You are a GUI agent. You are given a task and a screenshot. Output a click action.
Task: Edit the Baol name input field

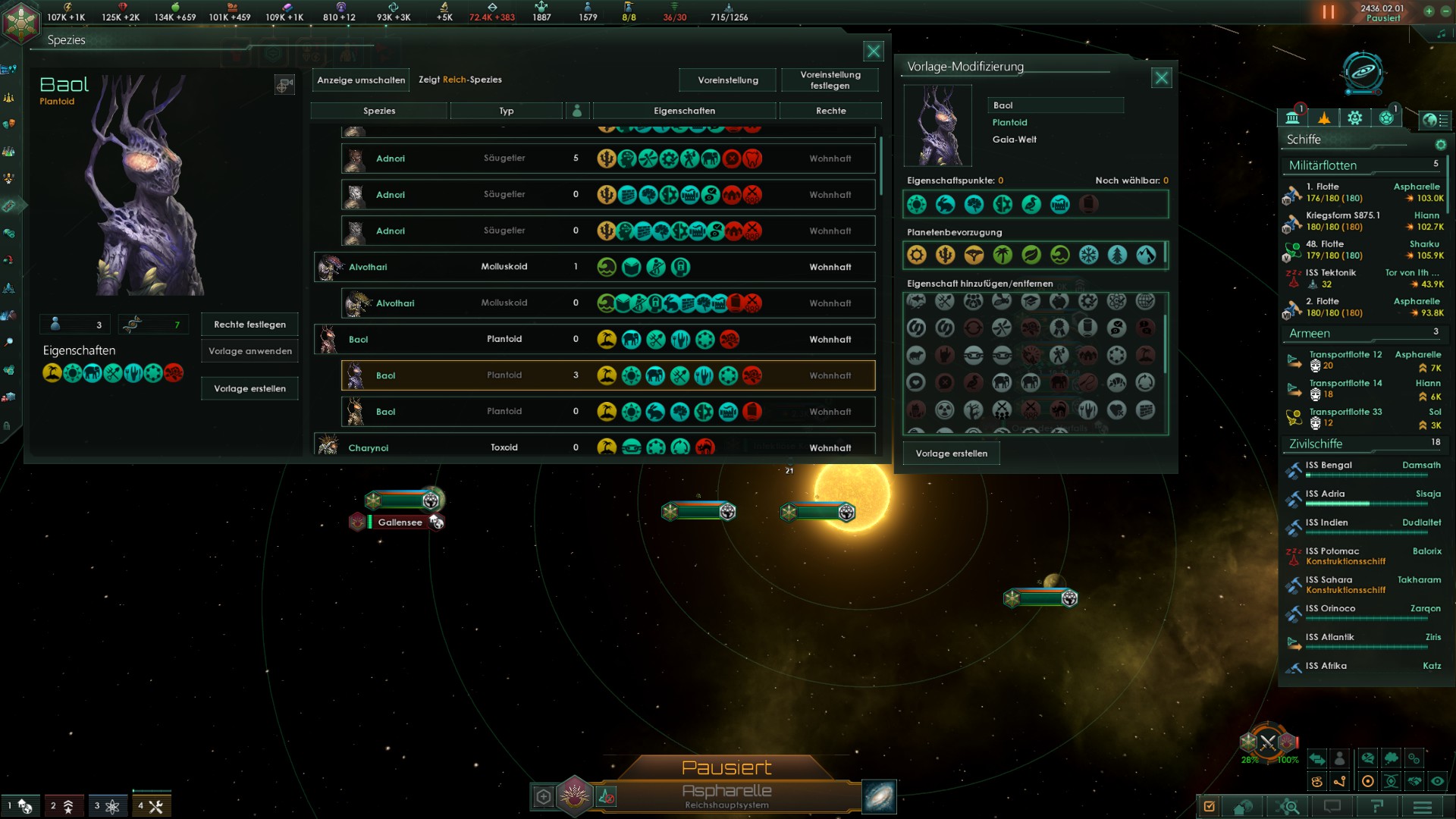point(1055,105)
